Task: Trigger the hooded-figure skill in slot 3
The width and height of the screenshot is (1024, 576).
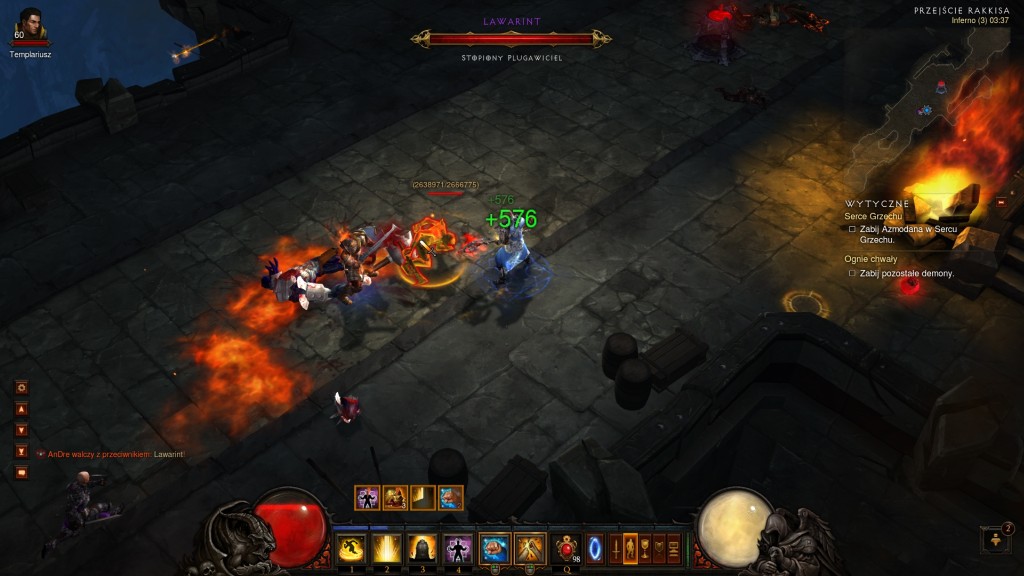Action: (x=422, y=548)
